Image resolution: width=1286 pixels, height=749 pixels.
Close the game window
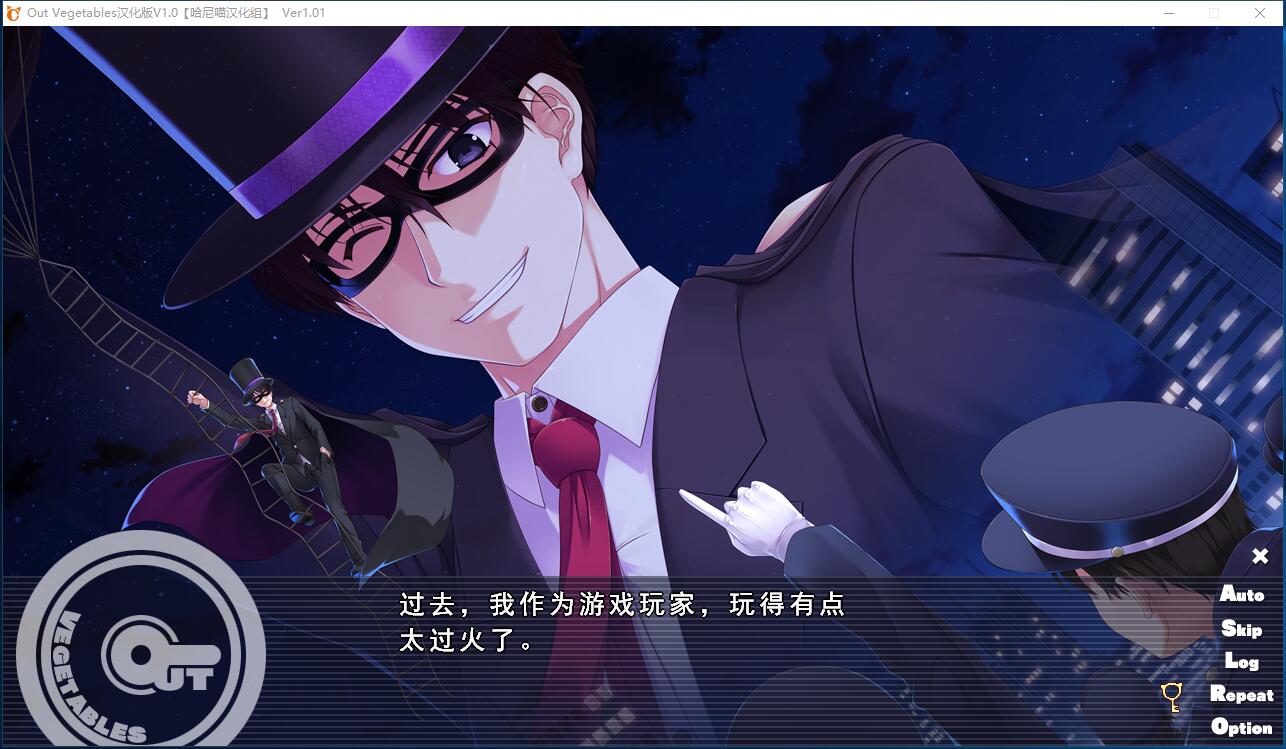pyautogui.click(x=1260, y=13)
